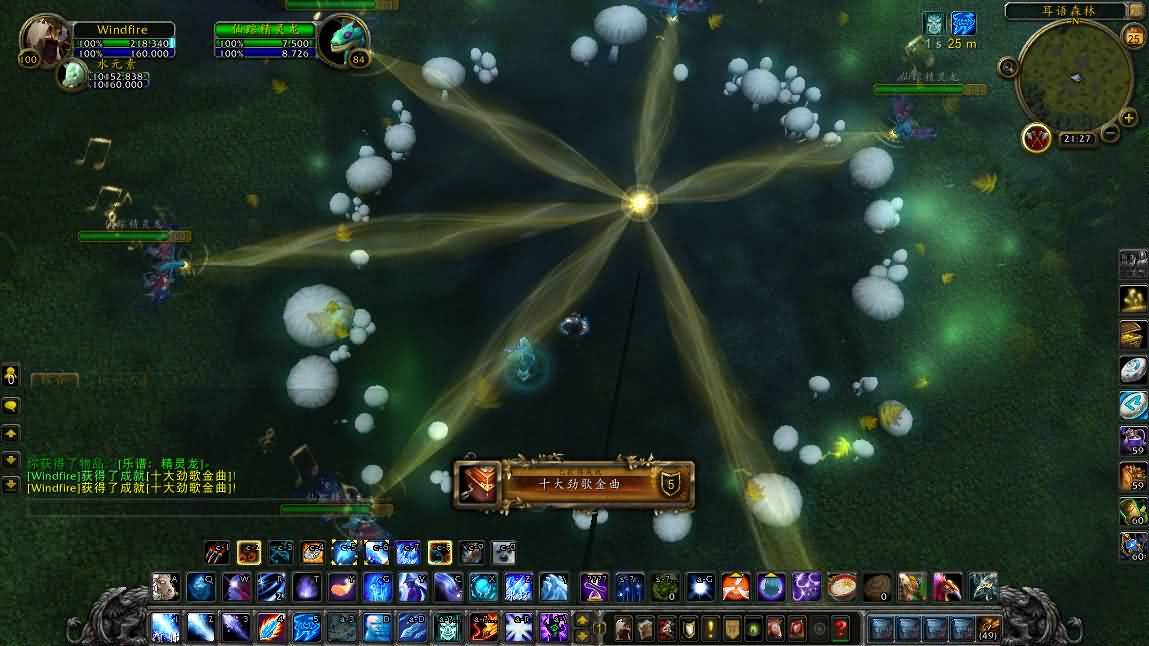Click the yellow exclamation mark micro button

[710, 628]
